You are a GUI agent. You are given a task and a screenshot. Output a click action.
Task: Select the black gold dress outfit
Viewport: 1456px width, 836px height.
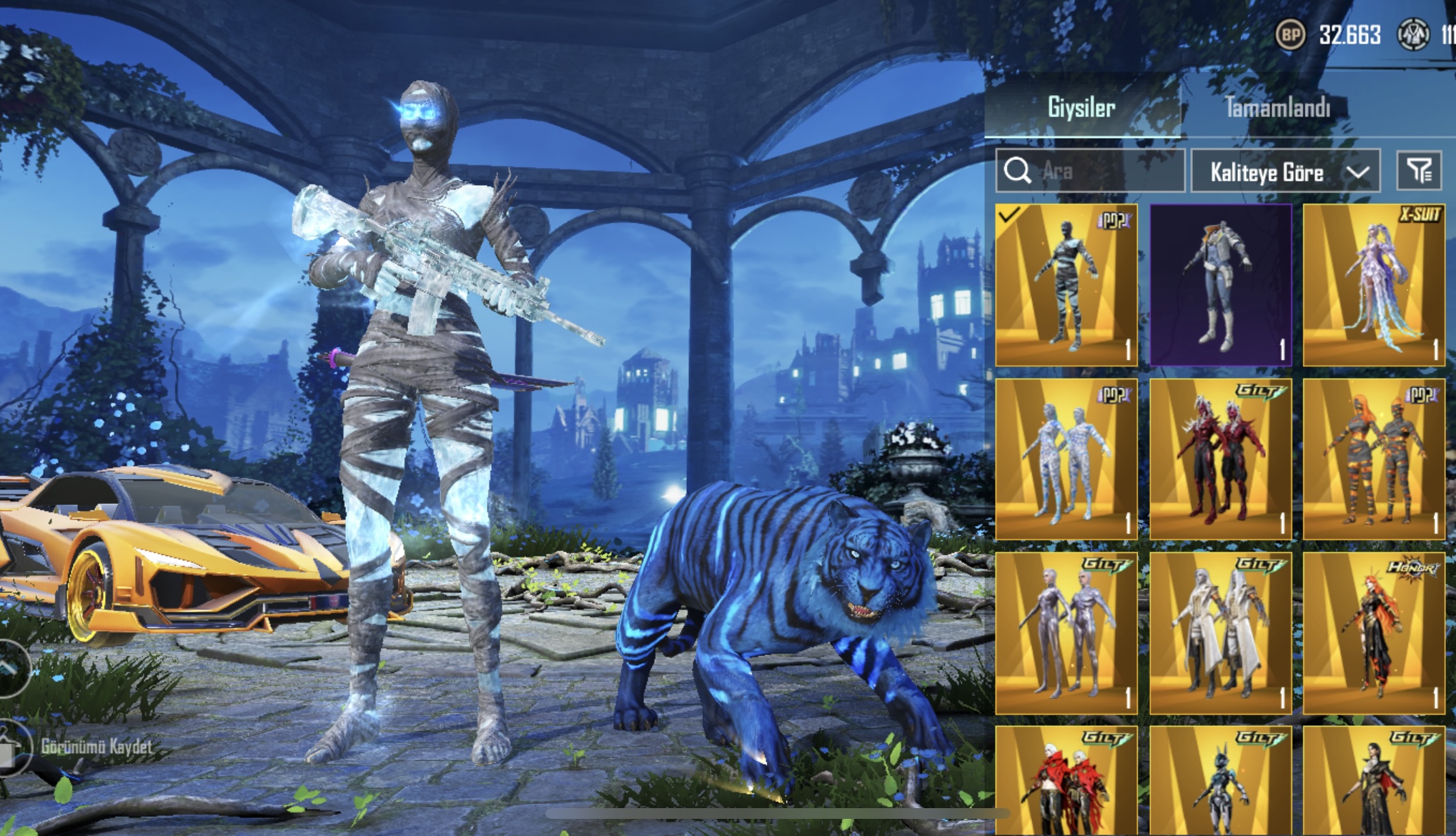click(x=1373, y=782)
